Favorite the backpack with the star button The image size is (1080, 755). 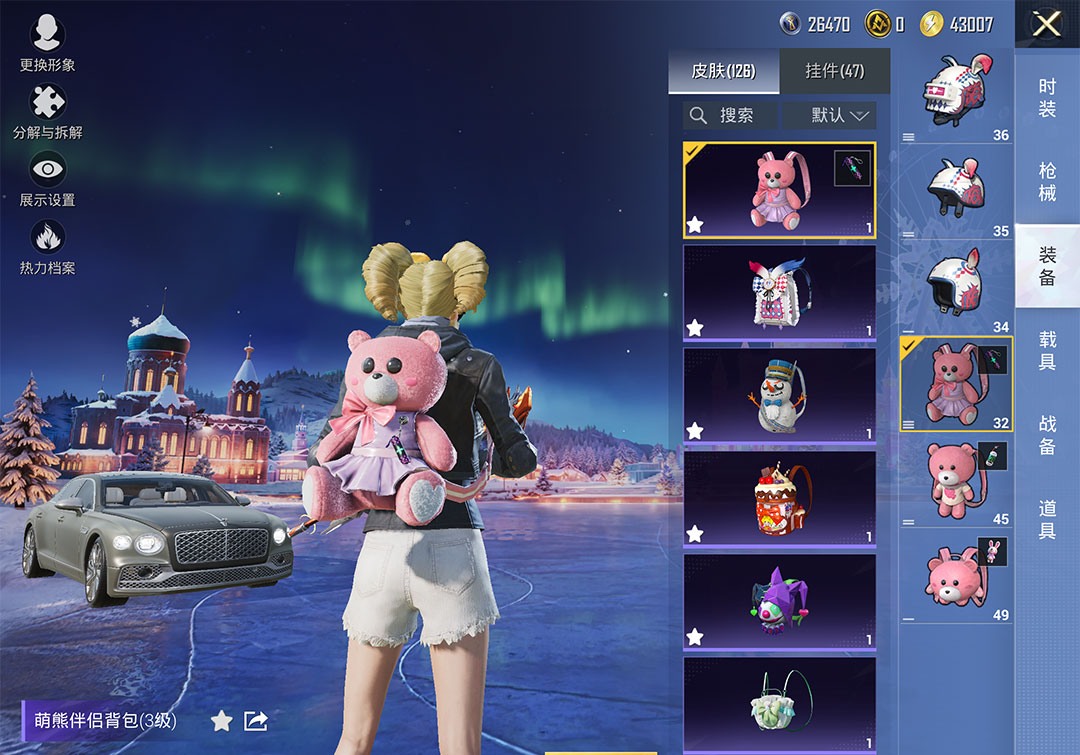pyautogui.click(x=221, y=720)
